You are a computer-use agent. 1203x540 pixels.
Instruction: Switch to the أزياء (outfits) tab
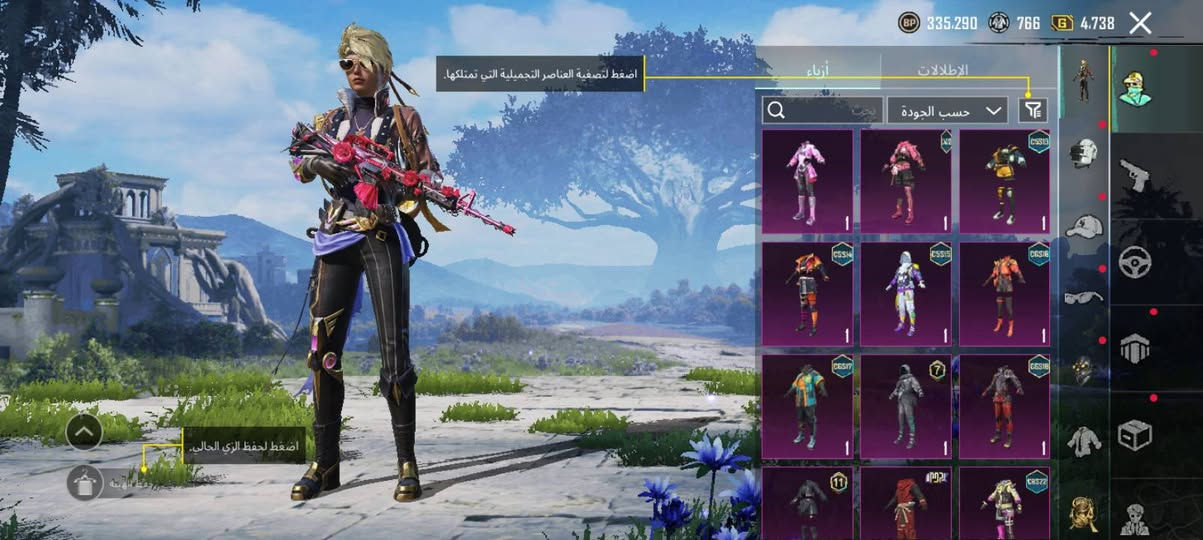(x=818, y=70)
